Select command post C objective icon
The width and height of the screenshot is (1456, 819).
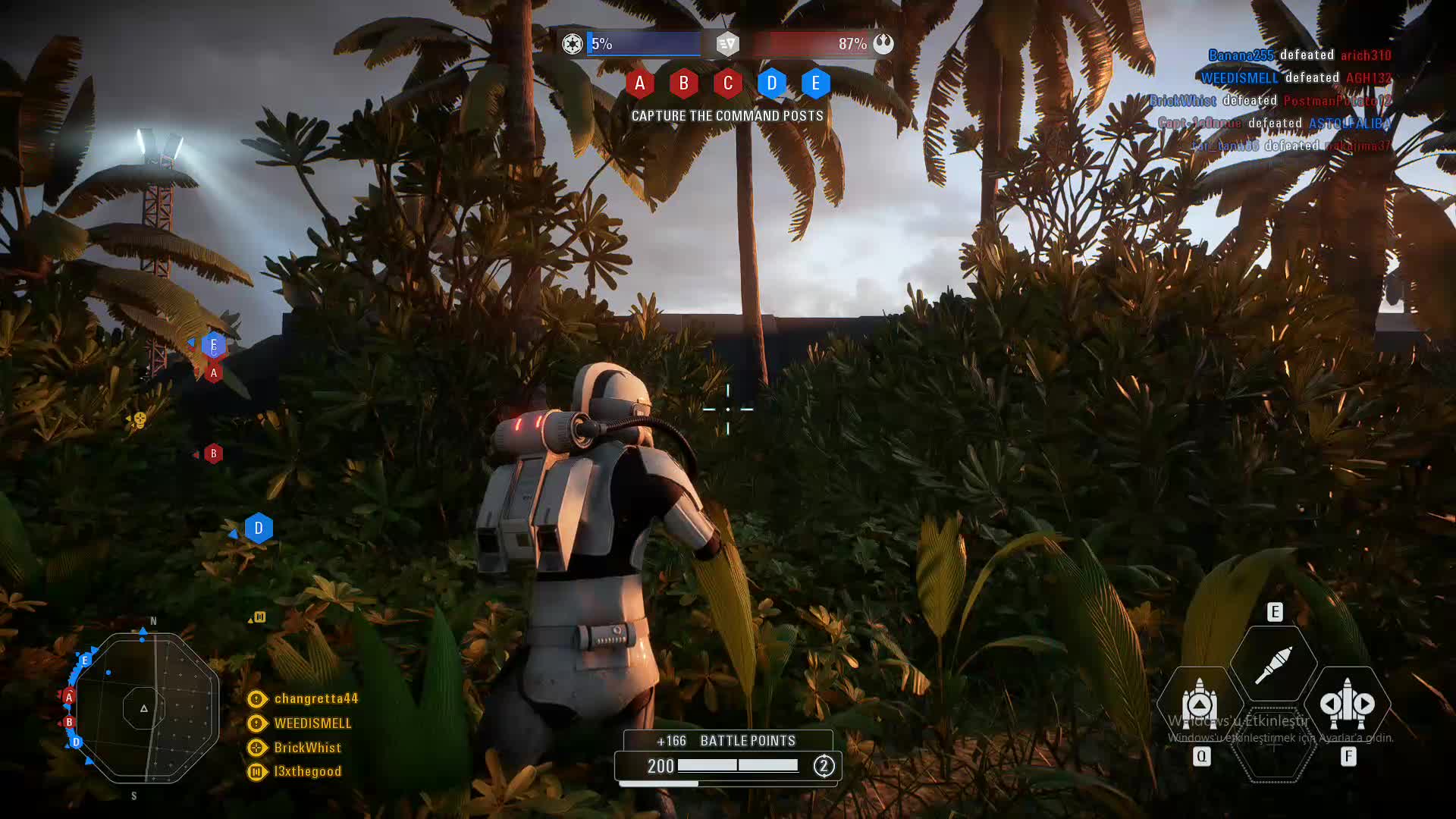(727, 83)
